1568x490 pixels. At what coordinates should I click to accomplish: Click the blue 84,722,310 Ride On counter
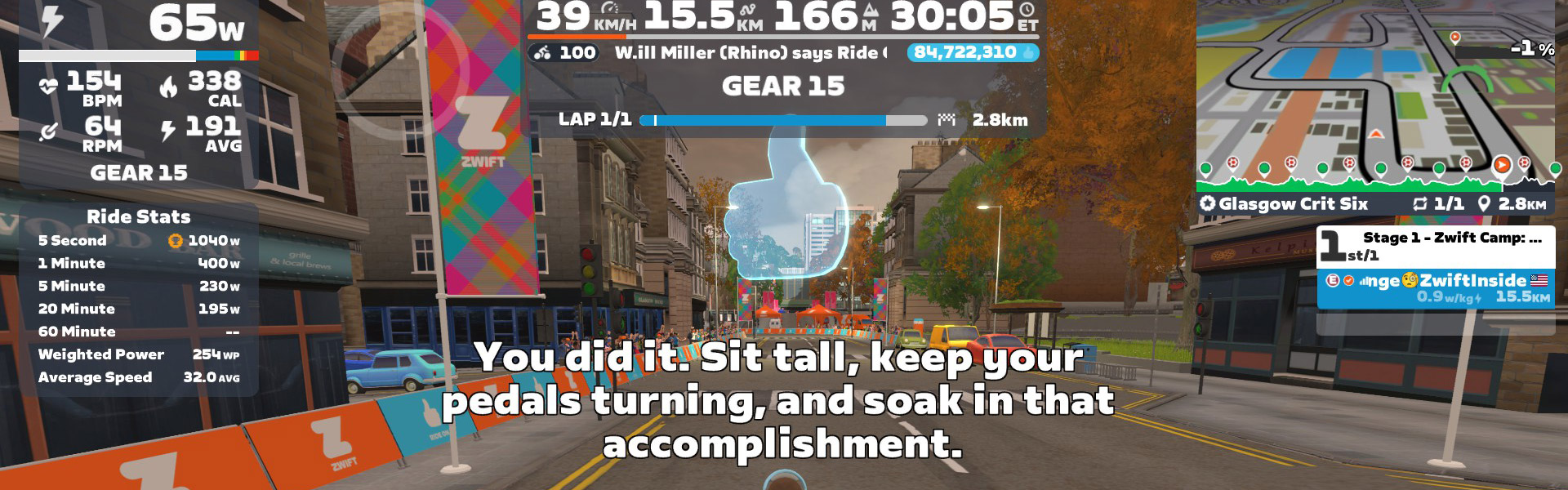pyautogui.click(x=972, y=52)
